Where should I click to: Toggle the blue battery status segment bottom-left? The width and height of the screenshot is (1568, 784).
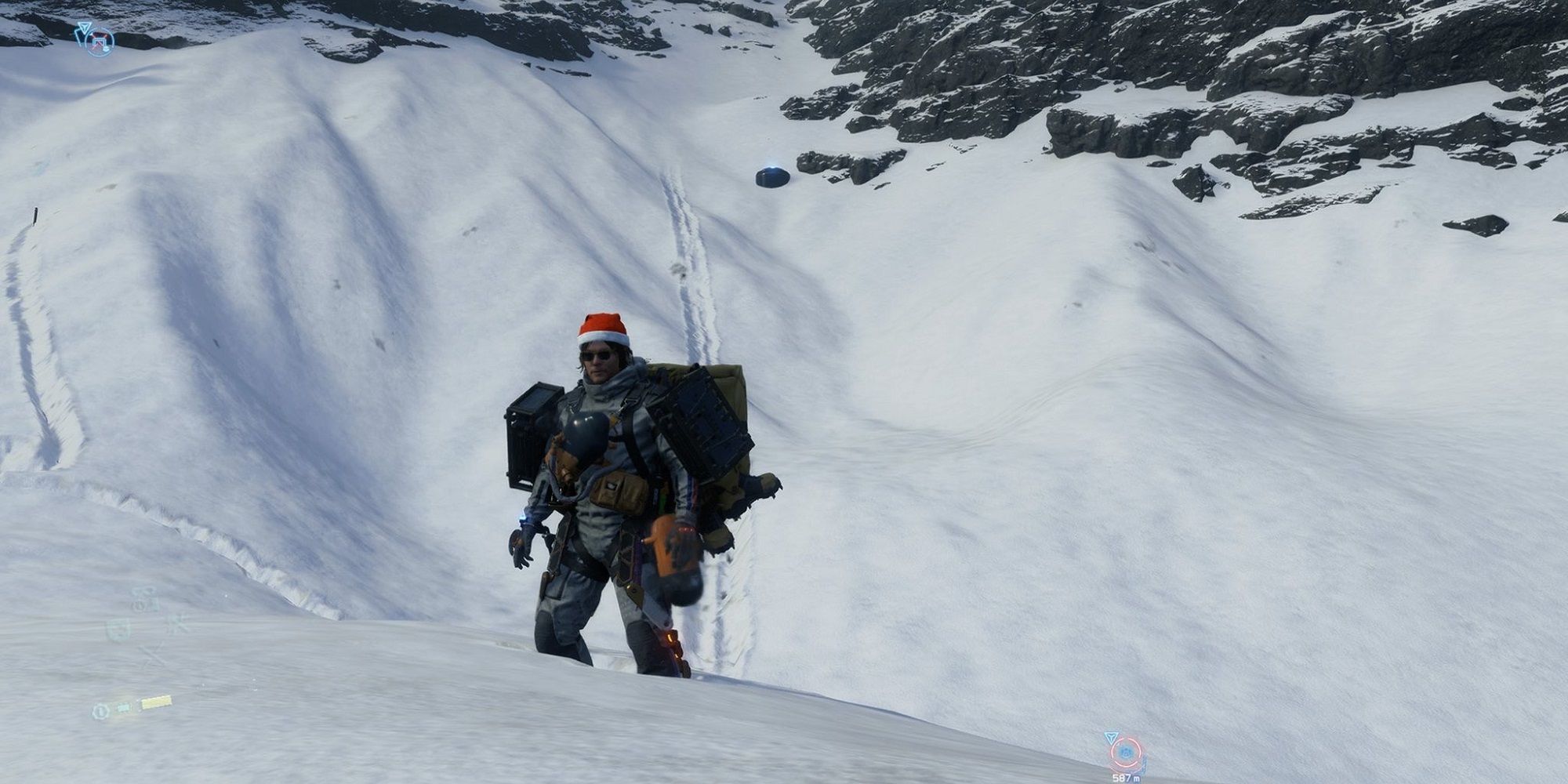pyautogui.click(x=124, y=707)
